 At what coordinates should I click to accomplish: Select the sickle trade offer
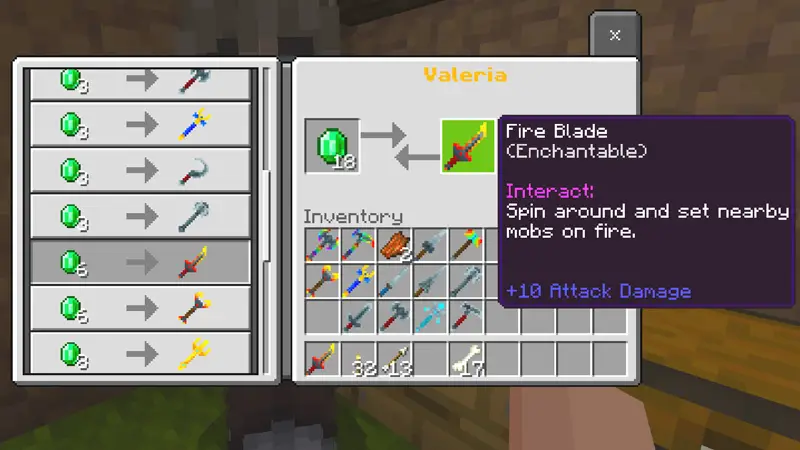tap(139, 170)
